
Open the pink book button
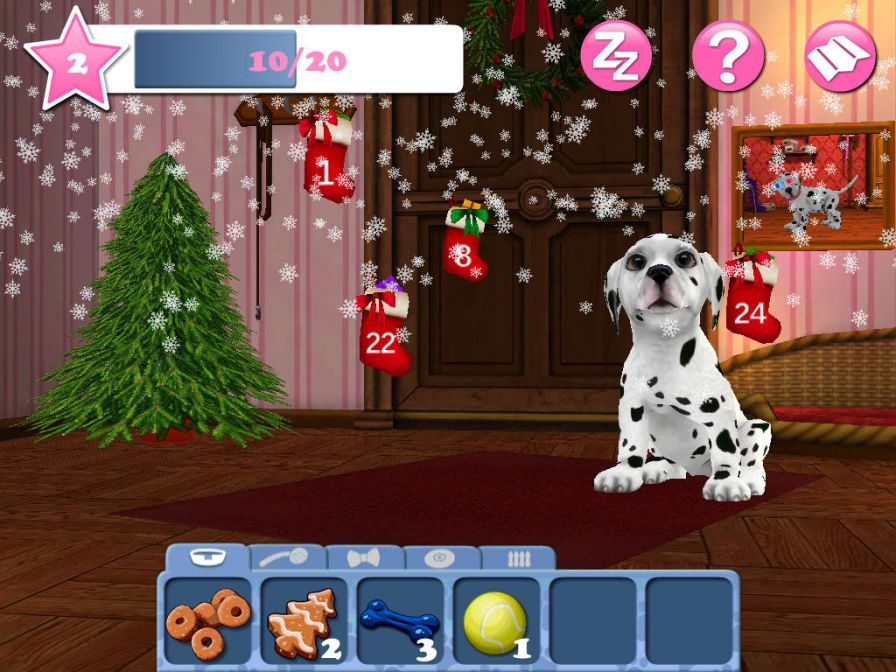(x=839, y=55)
